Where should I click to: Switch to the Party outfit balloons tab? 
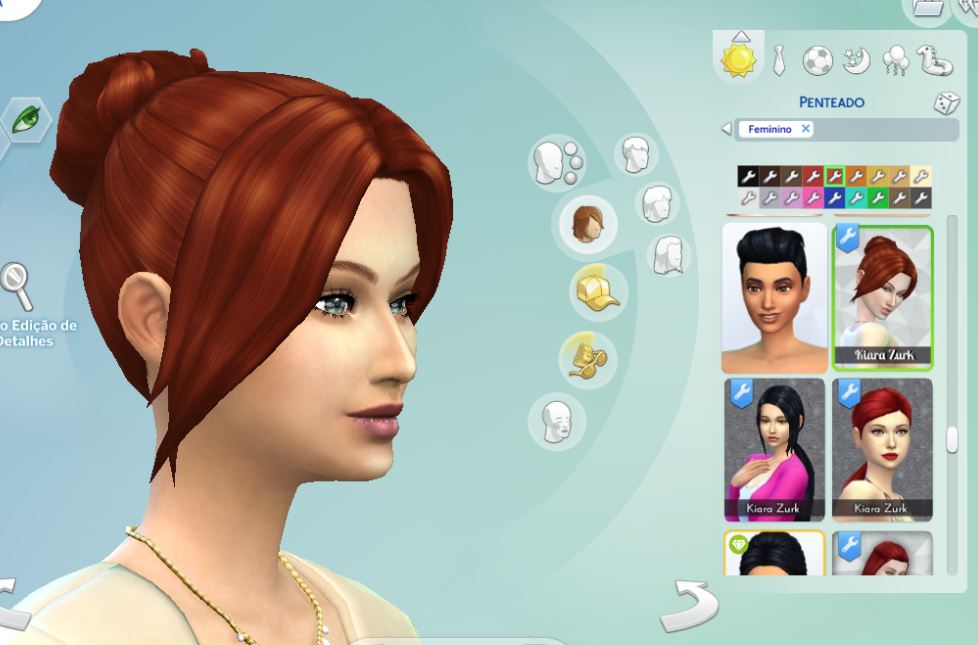click(894, 61)
